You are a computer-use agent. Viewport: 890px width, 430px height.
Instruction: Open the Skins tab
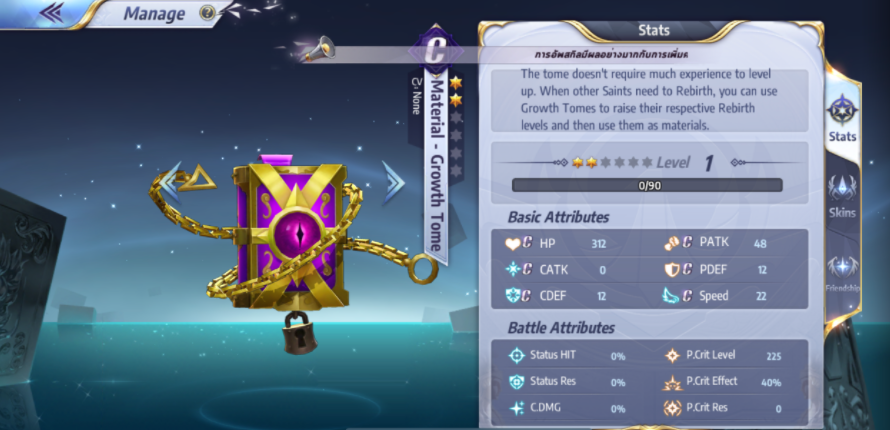(x=842, y=195)
